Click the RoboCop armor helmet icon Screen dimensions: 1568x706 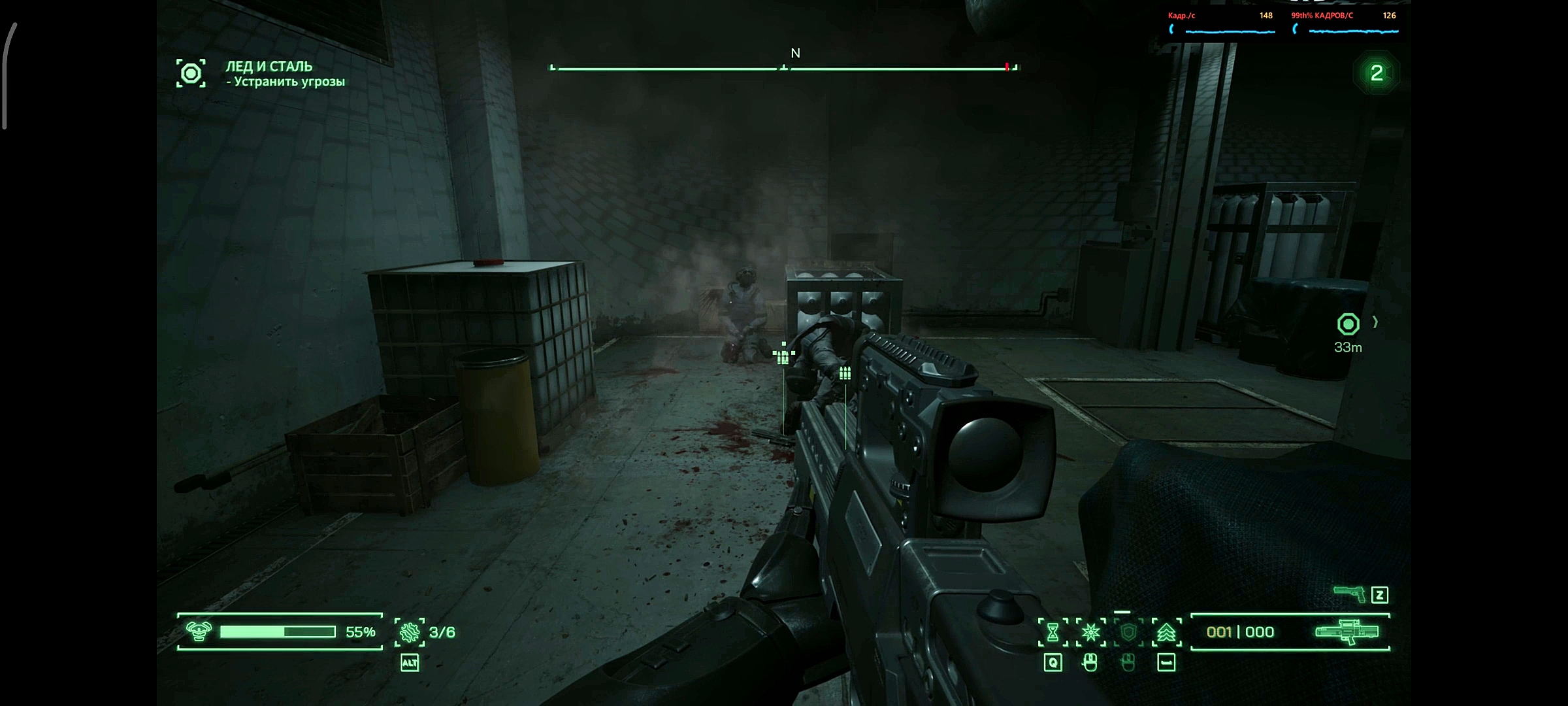[199, 631]
